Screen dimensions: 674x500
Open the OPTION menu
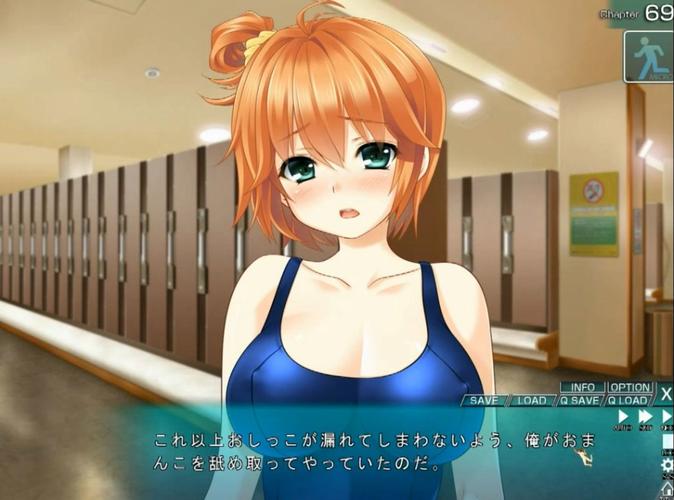pos(630,387)
